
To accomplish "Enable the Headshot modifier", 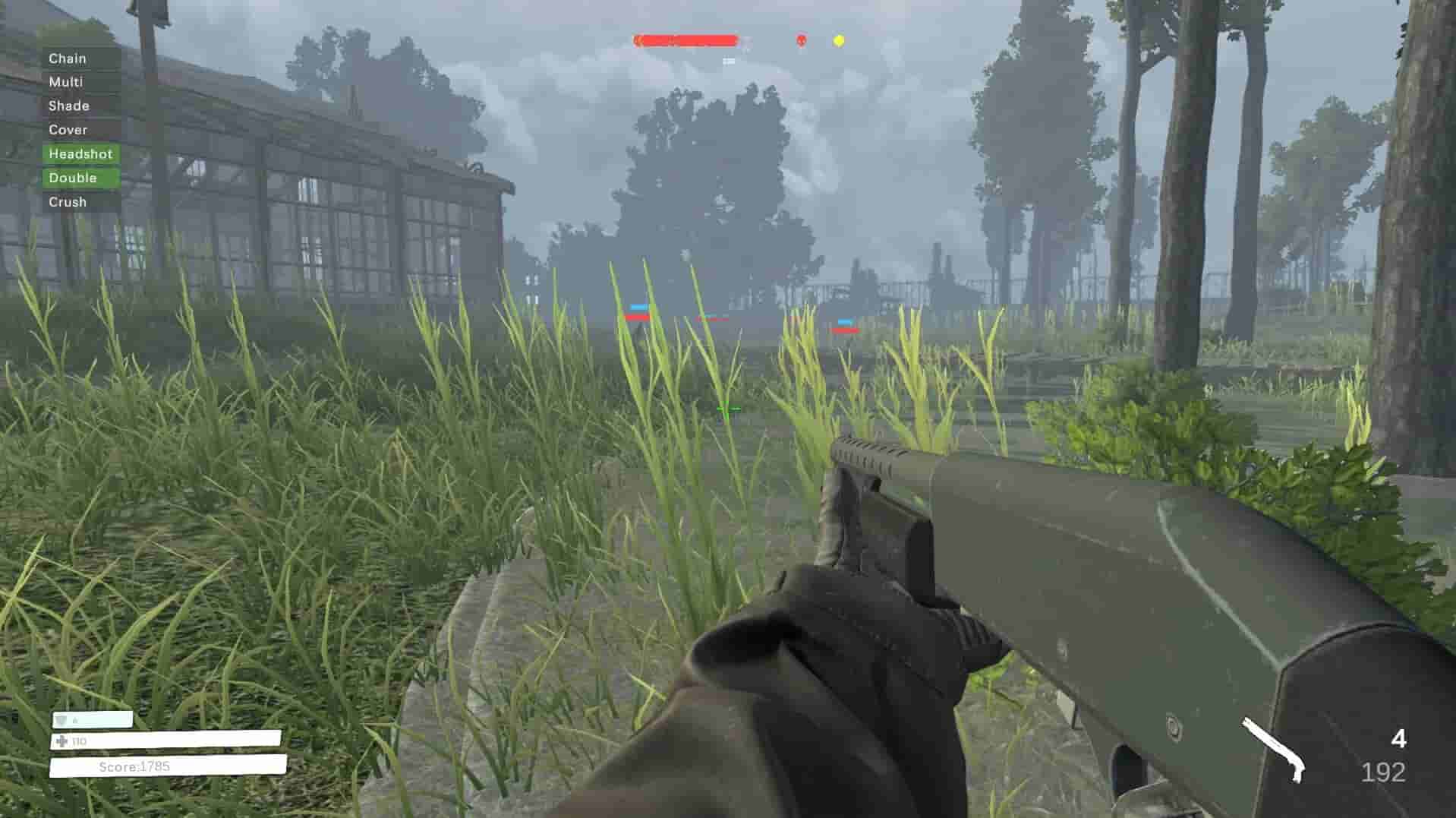I will [80, 153].
